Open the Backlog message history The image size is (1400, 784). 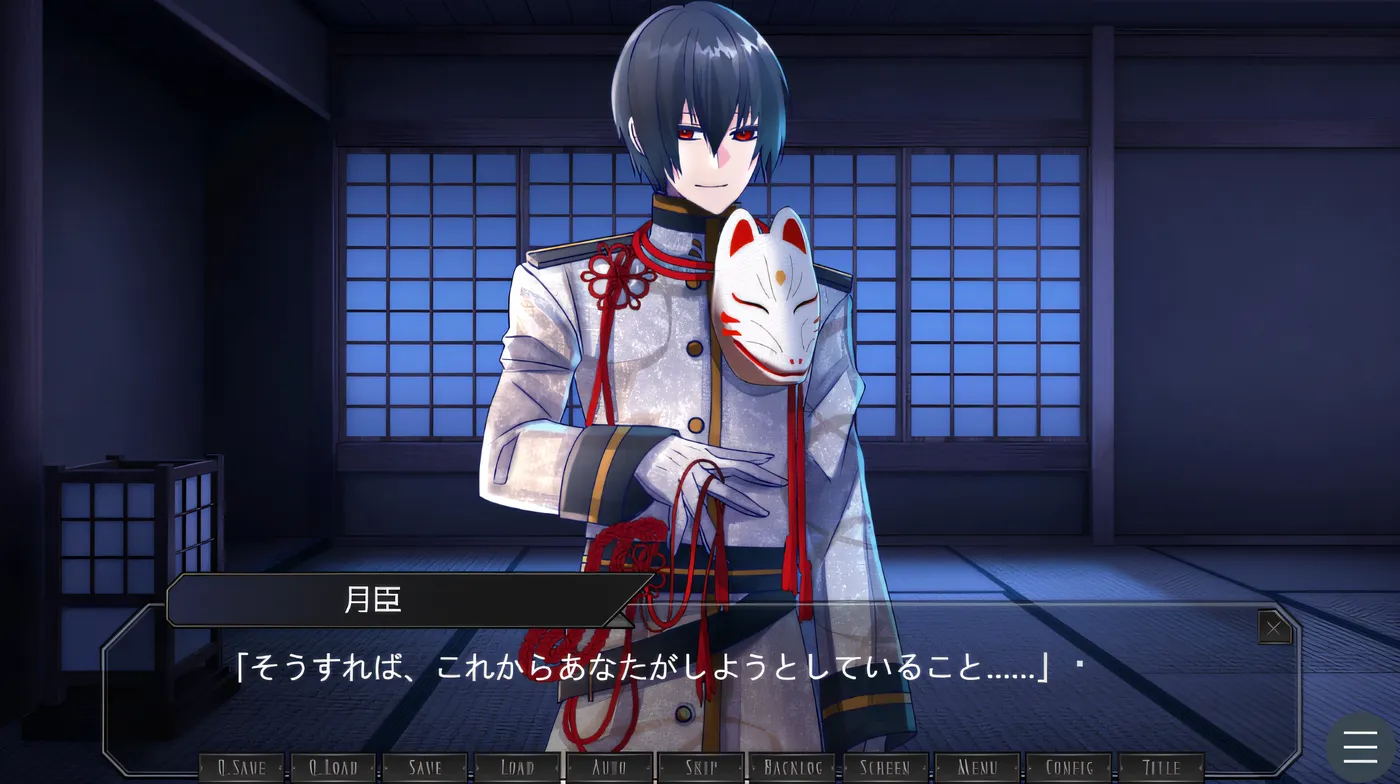(791, 766)
